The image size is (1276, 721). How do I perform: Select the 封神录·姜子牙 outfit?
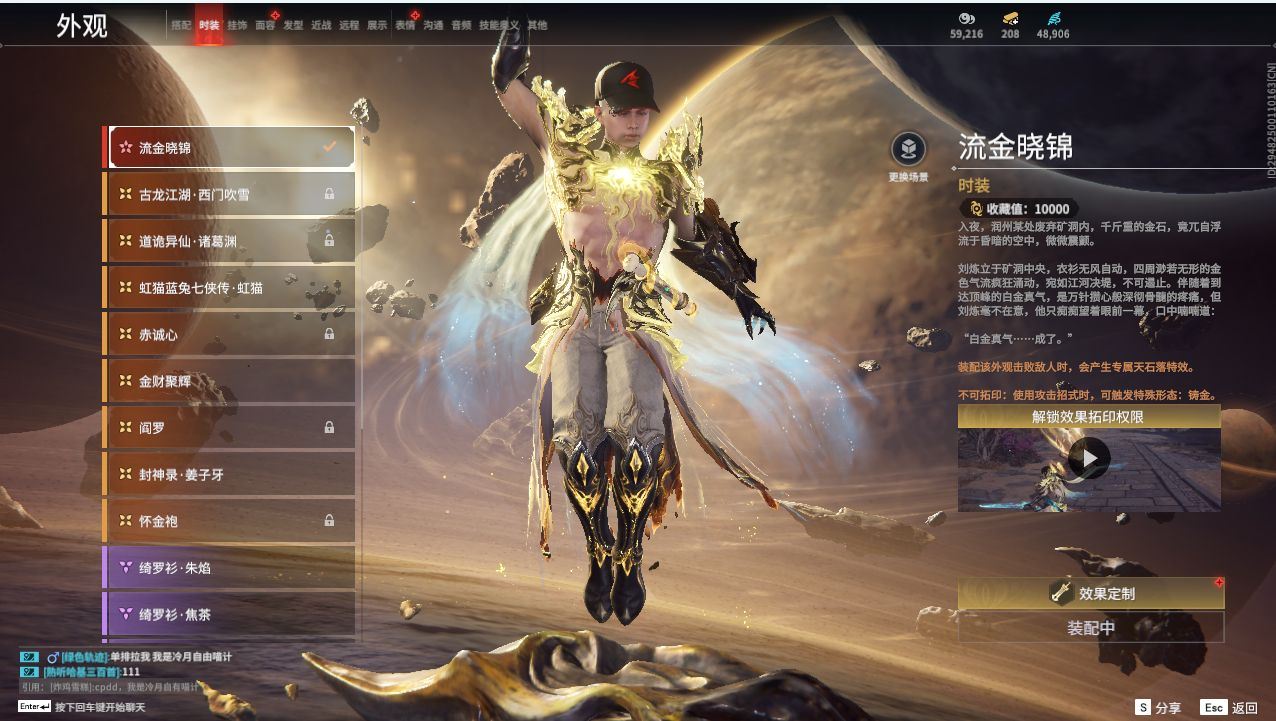coord(231,474)
